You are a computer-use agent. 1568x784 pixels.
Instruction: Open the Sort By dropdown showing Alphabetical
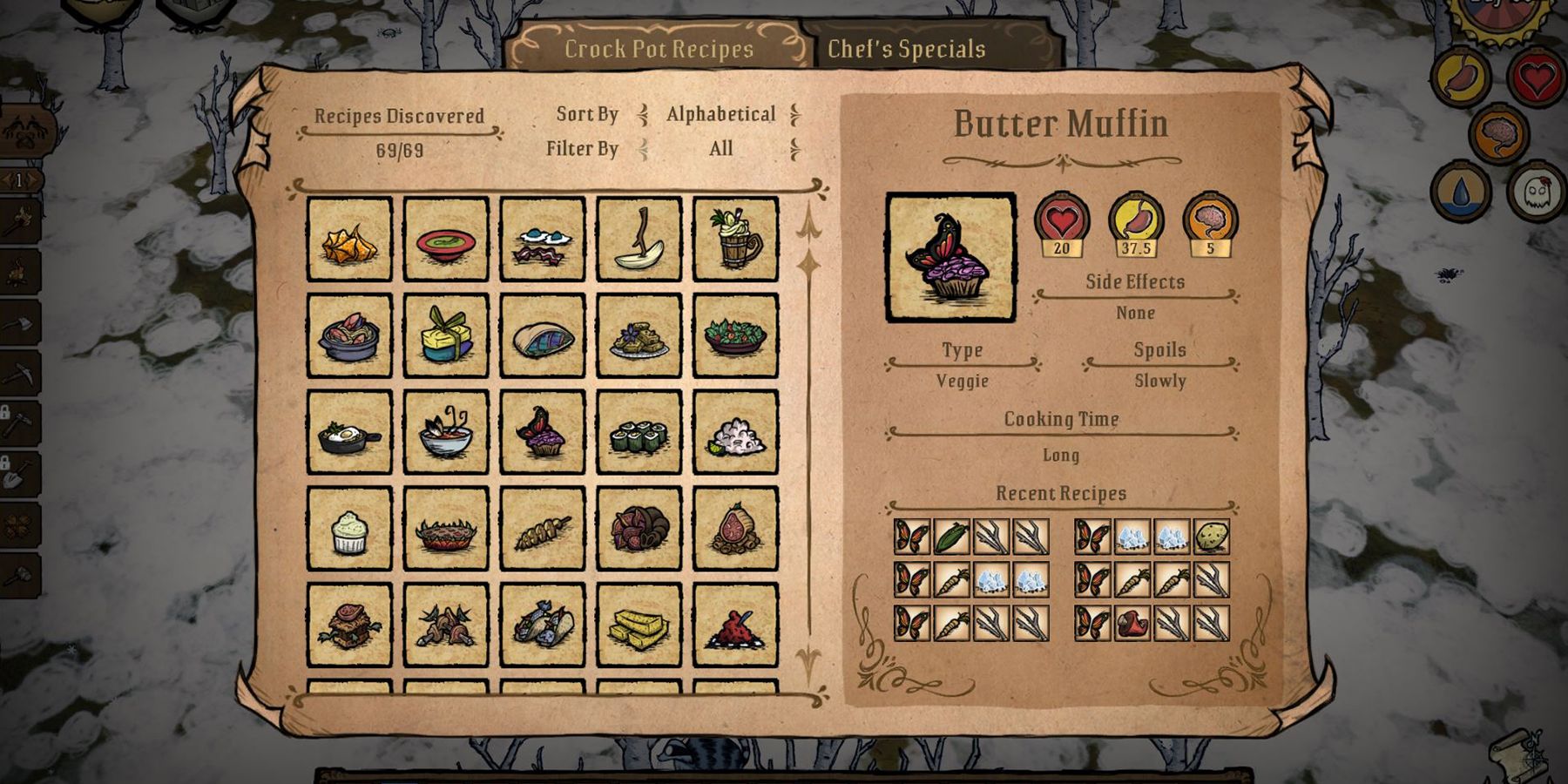tap(720, 114)
